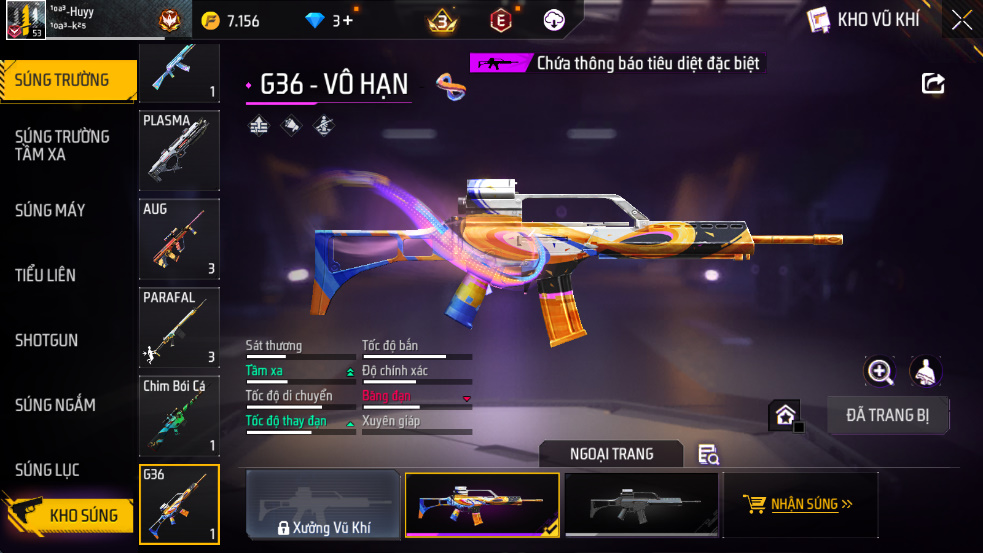Switch to Súng Trường Tầm Xa category
Screen dimensions: 983x553
tap(62, 145)
